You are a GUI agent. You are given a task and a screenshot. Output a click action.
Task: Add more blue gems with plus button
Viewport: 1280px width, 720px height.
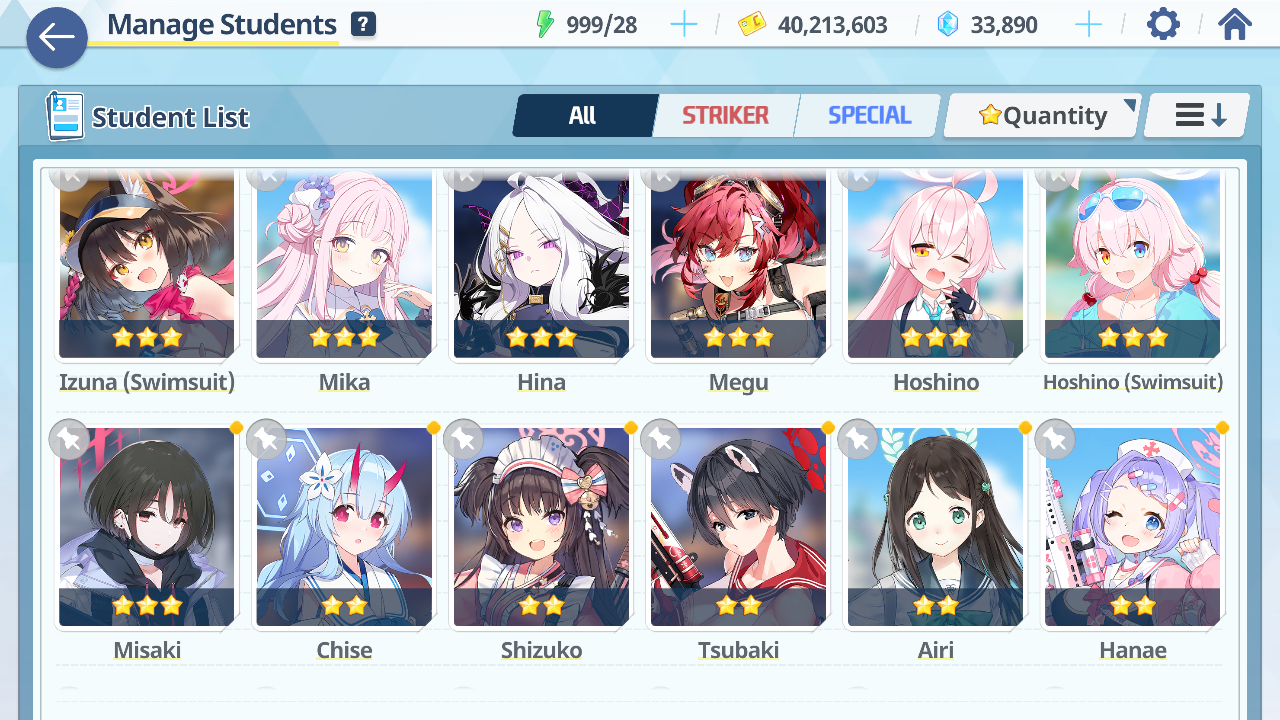click(x=1088, y=25)
